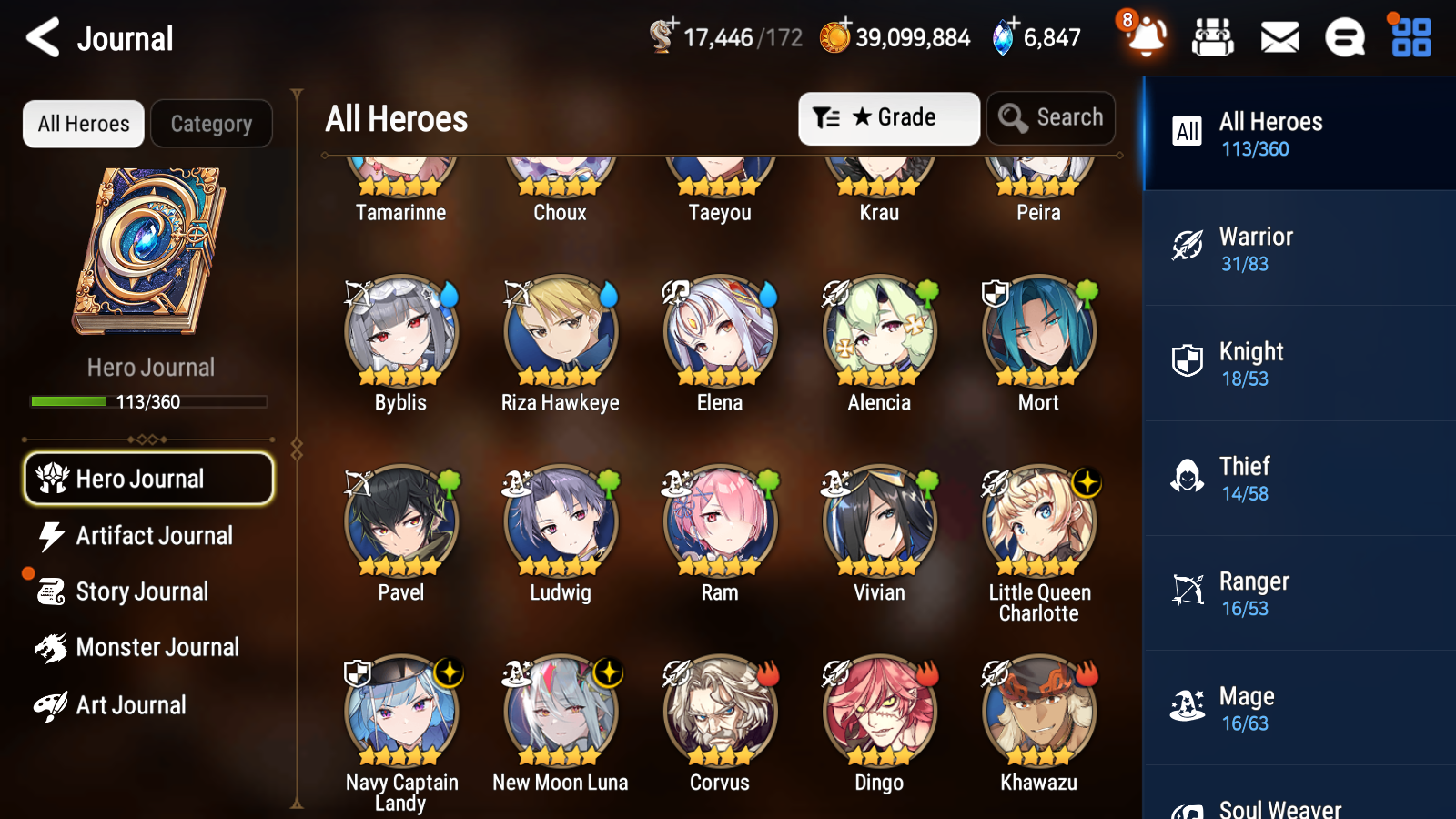This screenshot has width=1456, height=819.
Task: Open the inventory backpack icon
Action: pyautogui.click(x=1213, y=38)
